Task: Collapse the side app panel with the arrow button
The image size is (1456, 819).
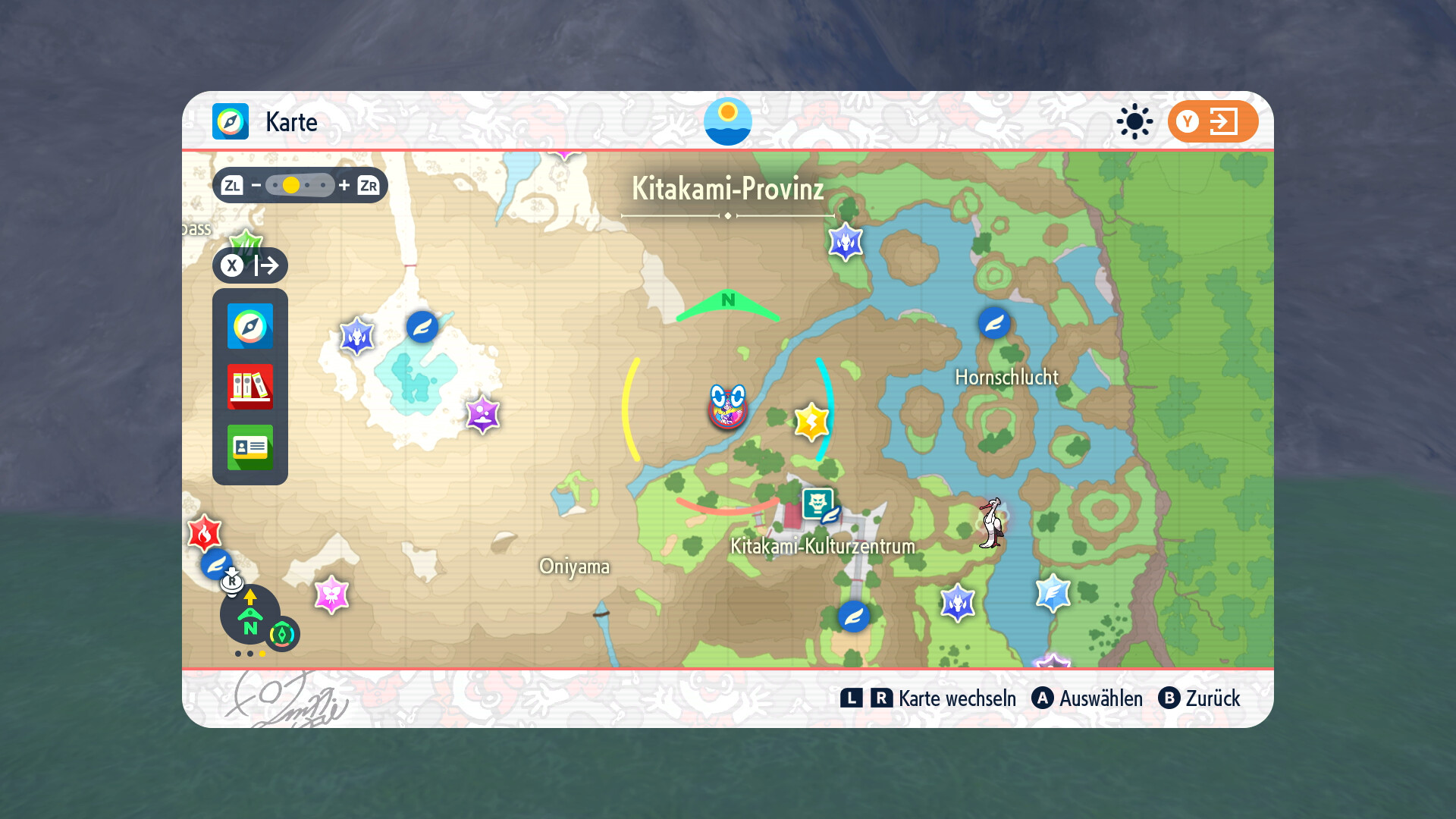Action: point(250,265)
